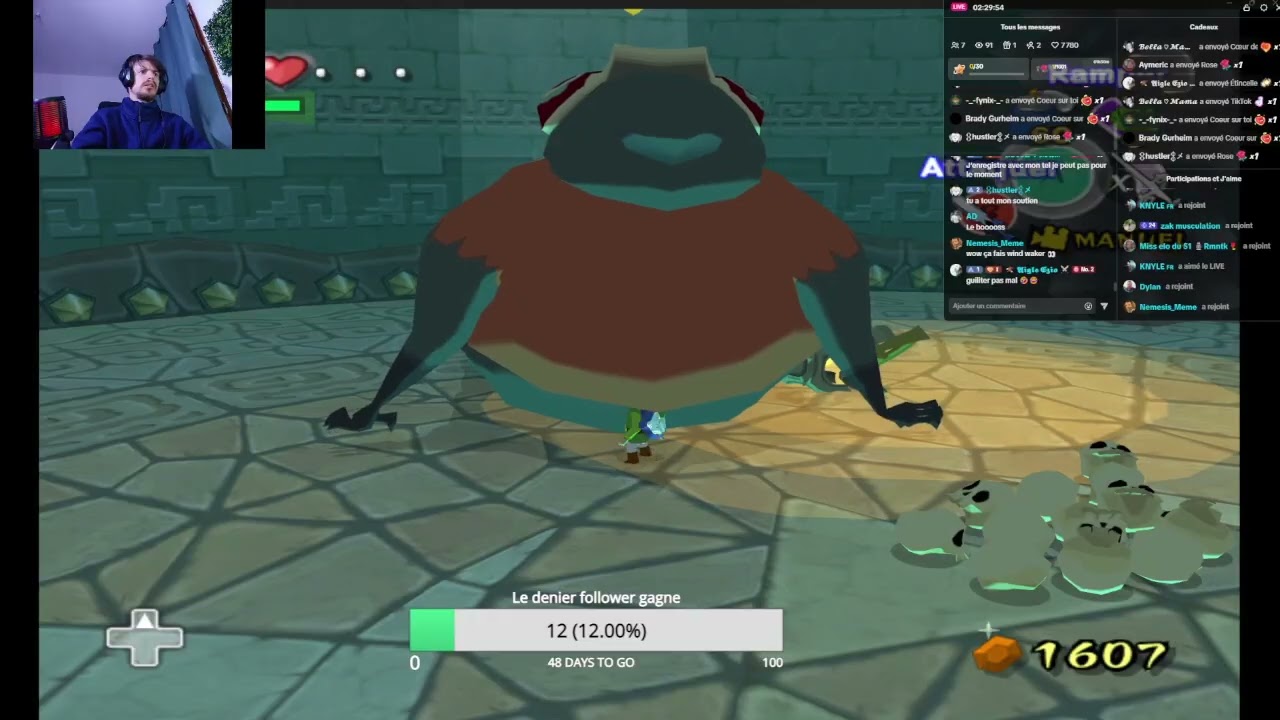Click the share count icon showing 2

pyautogui.click(x=1031, y=45)
